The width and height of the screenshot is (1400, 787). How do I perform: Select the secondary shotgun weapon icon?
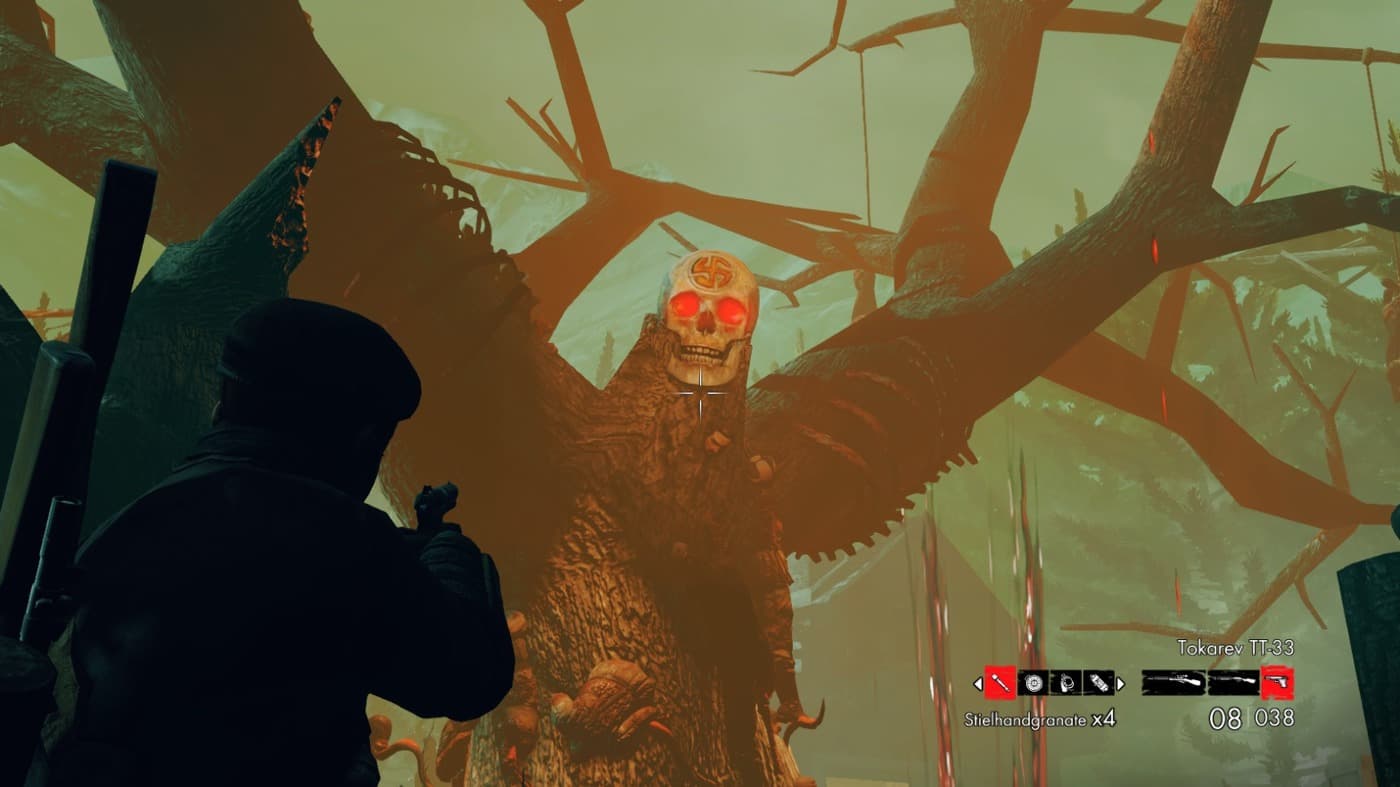[1232, 681]
